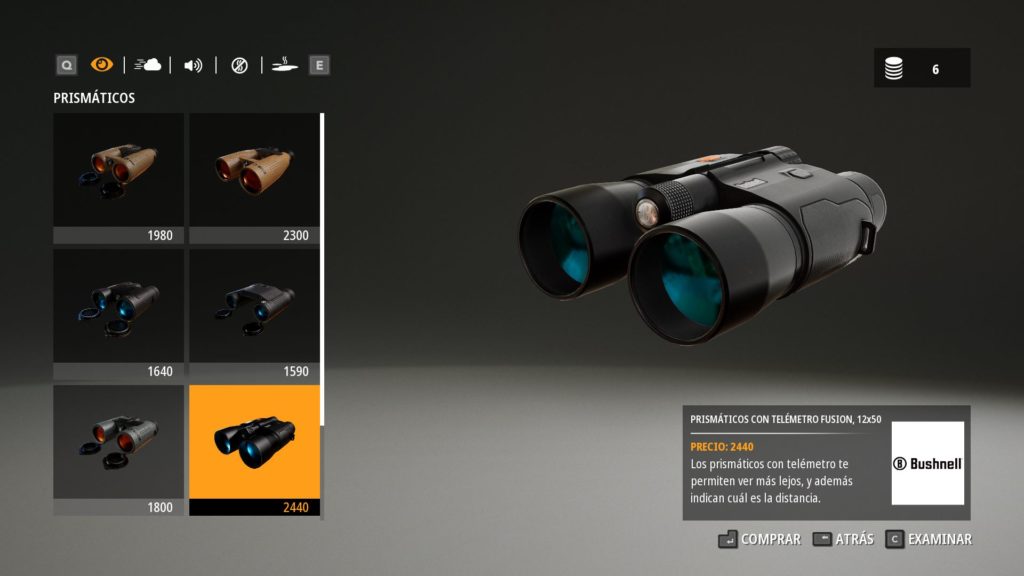
Task: Select the speaker sound category tab
Action: 193,65
